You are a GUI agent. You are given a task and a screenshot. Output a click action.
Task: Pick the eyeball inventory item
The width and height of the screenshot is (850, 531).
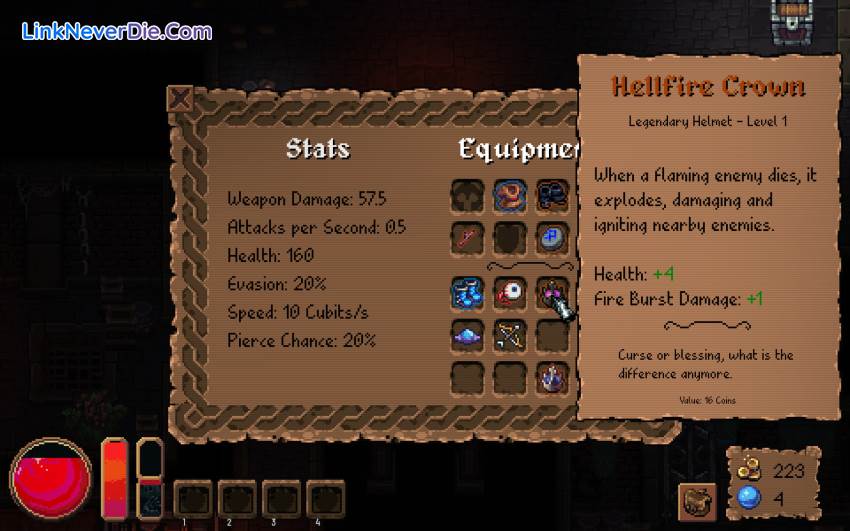tap(510, 292)
